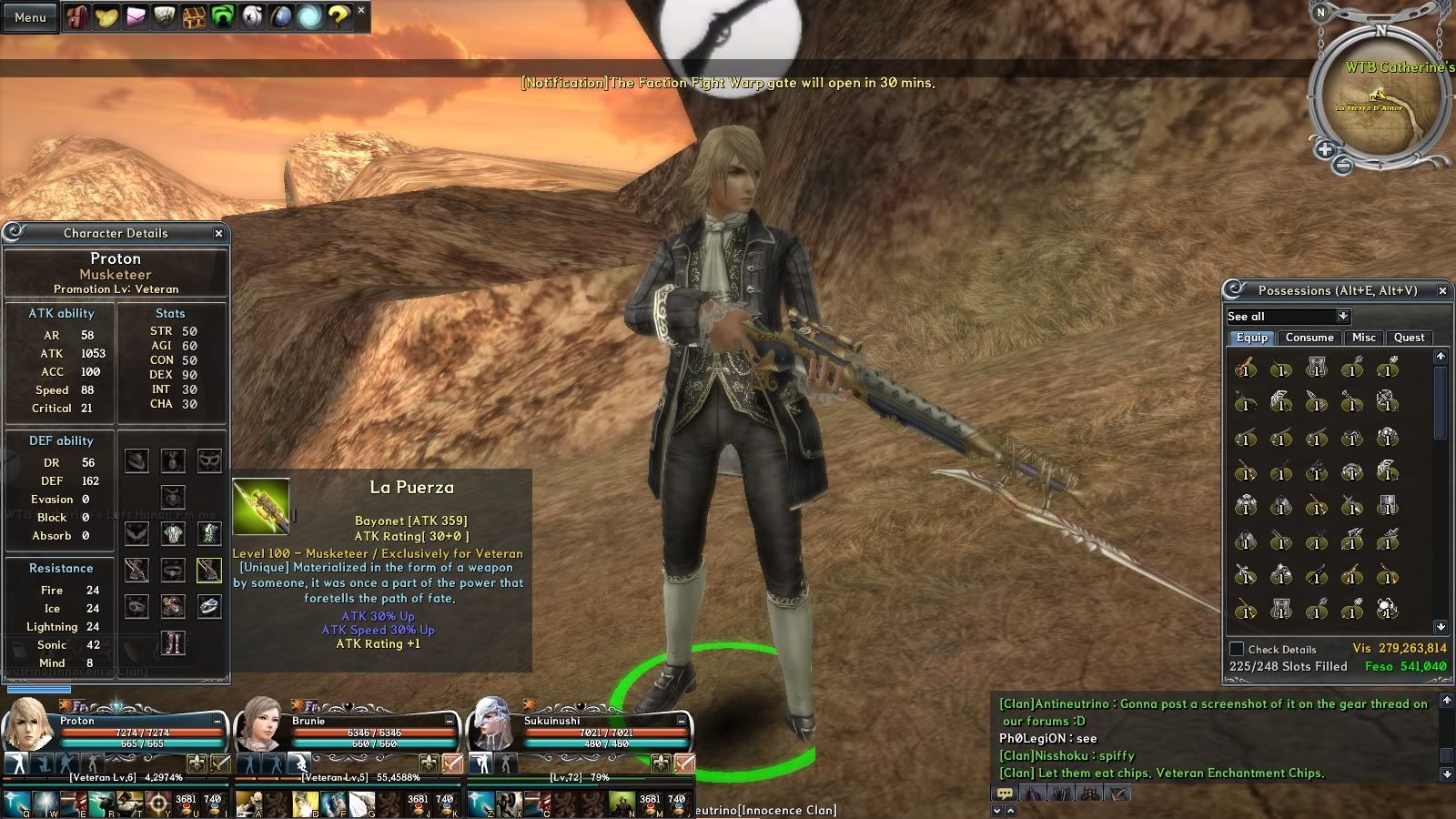Open the main Menu button

point(30,17)
